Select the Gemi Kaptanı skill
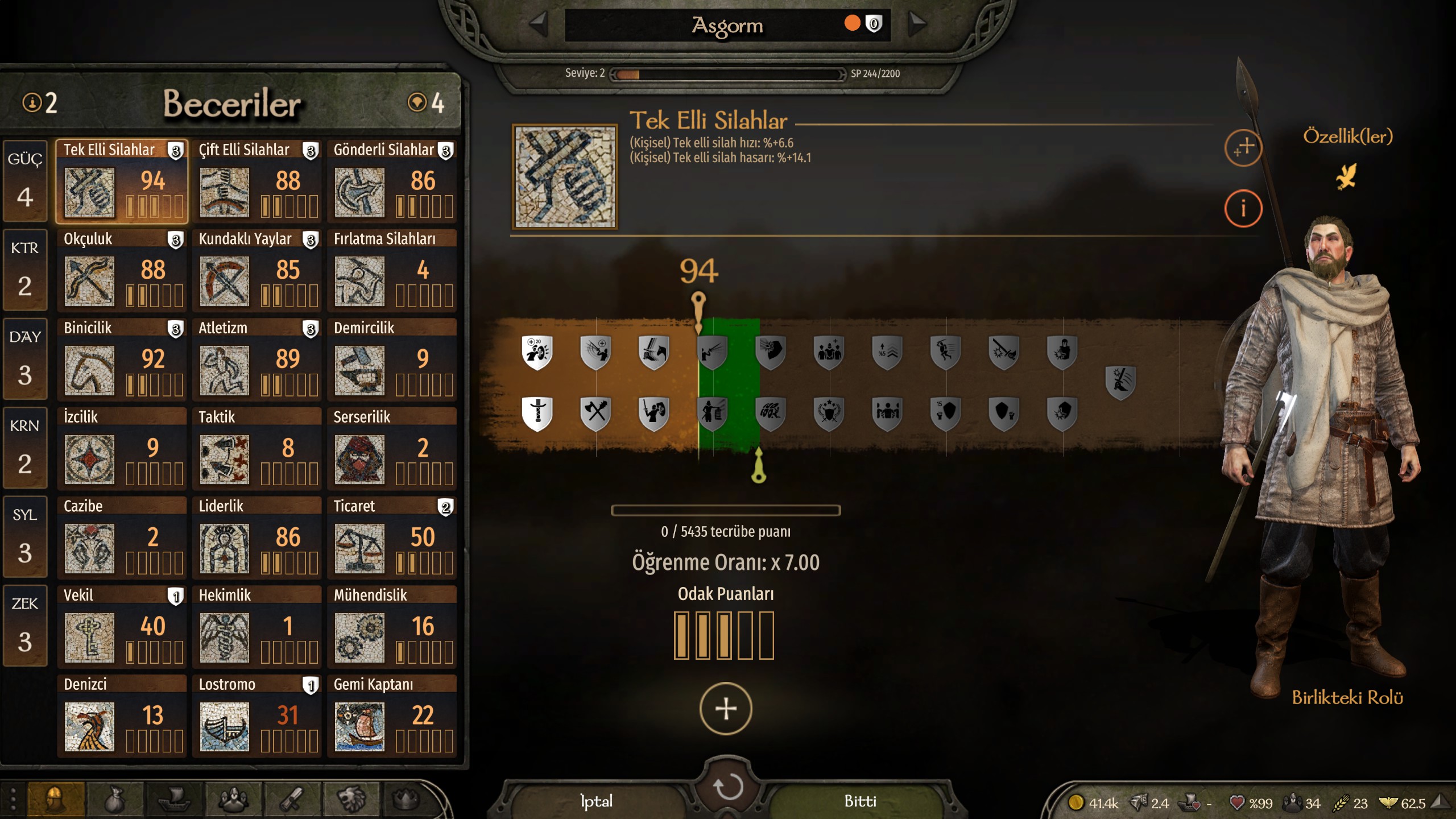 pos(392,715)
